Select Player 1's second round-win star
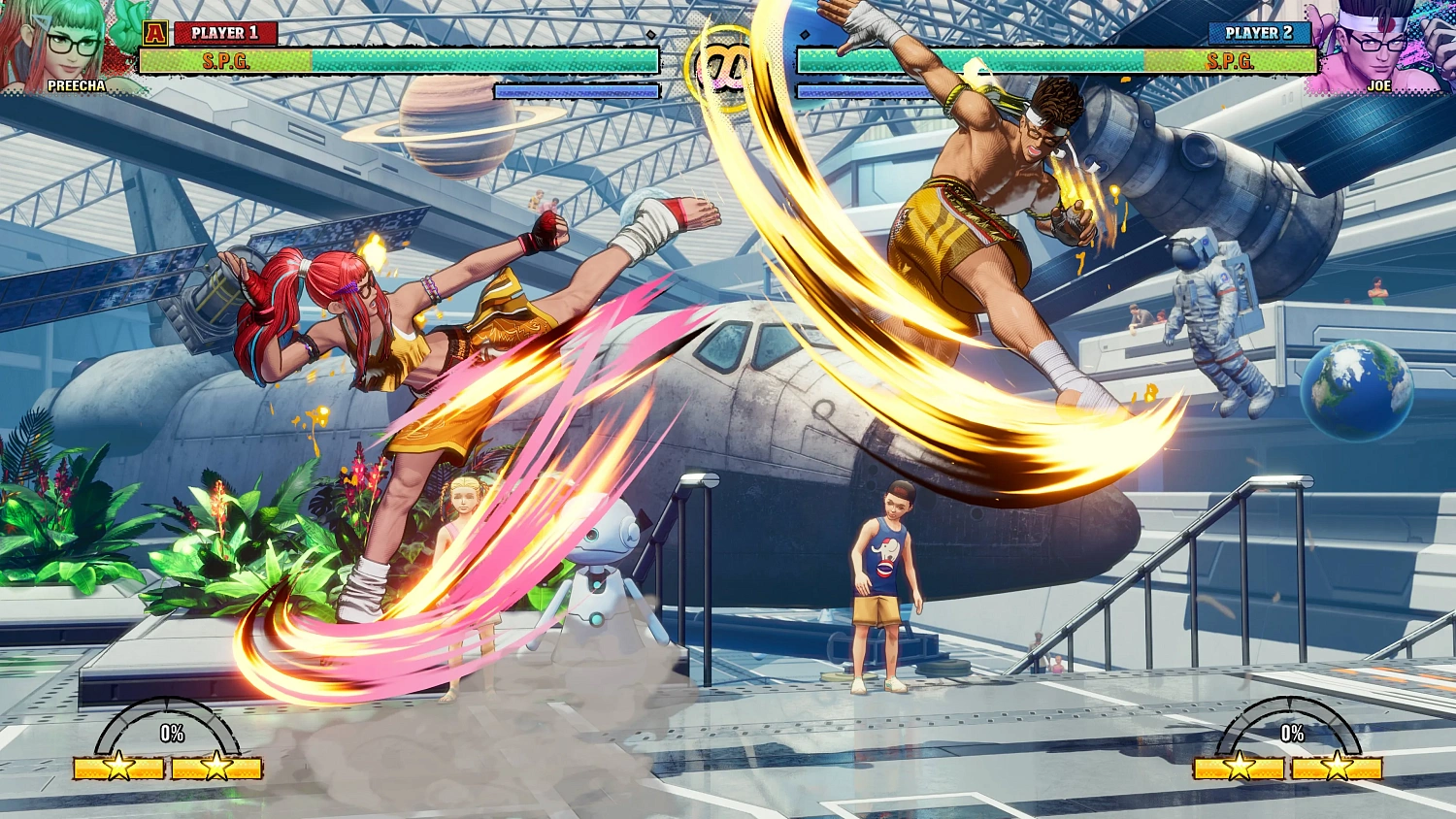 217,766
